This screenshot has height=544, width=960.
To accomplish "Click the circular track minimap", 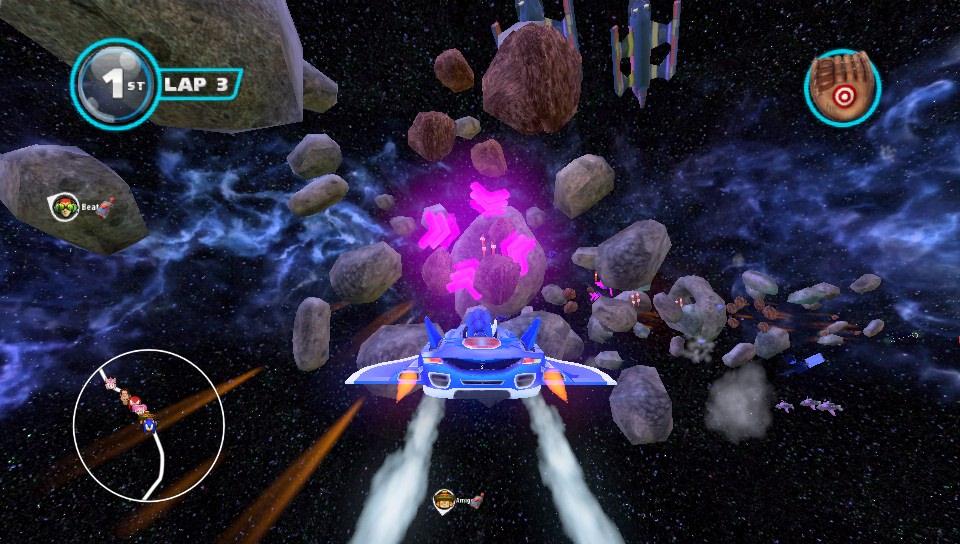I will point(142,425).
